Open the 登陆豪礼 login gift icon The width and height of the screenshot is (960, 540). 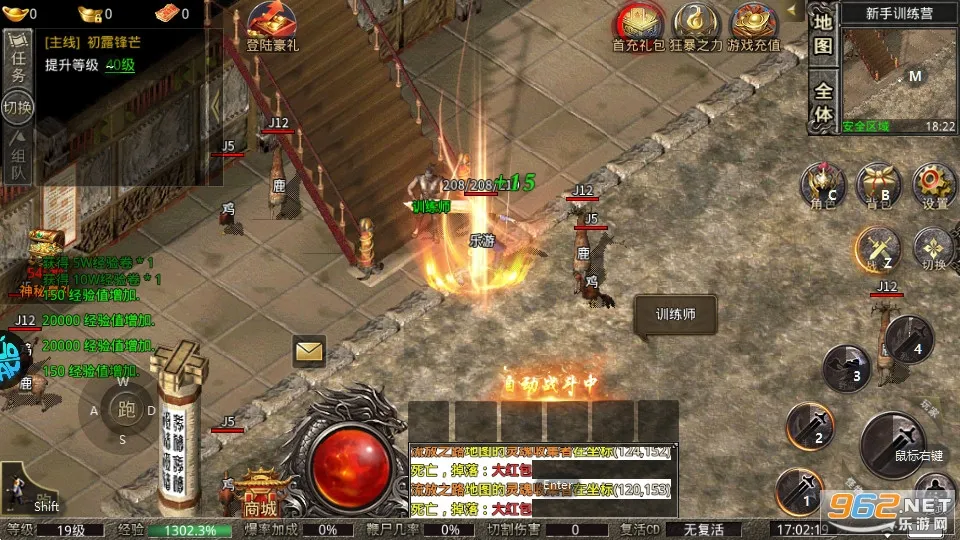click(272, 27)
